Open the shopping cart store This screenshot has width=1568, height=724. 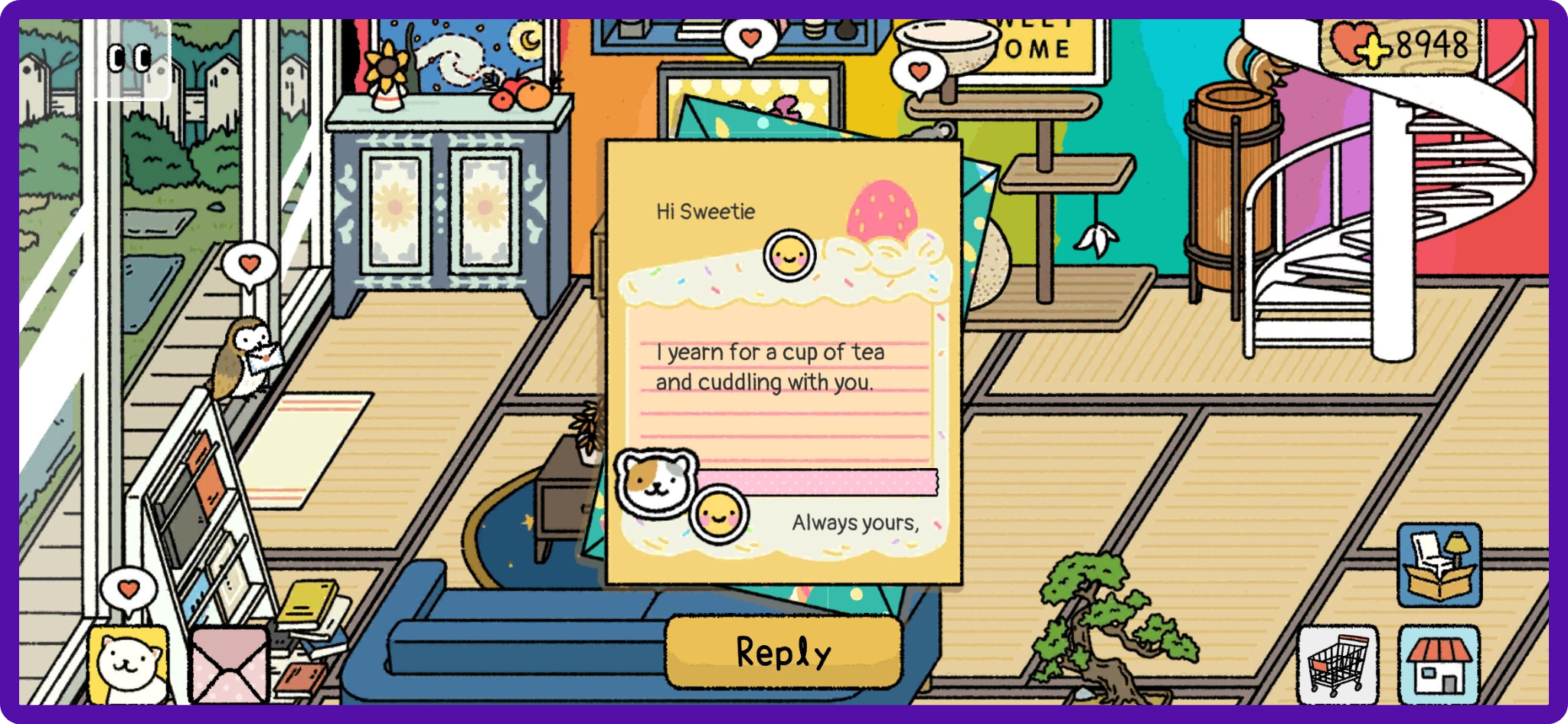click(1338, 663)
